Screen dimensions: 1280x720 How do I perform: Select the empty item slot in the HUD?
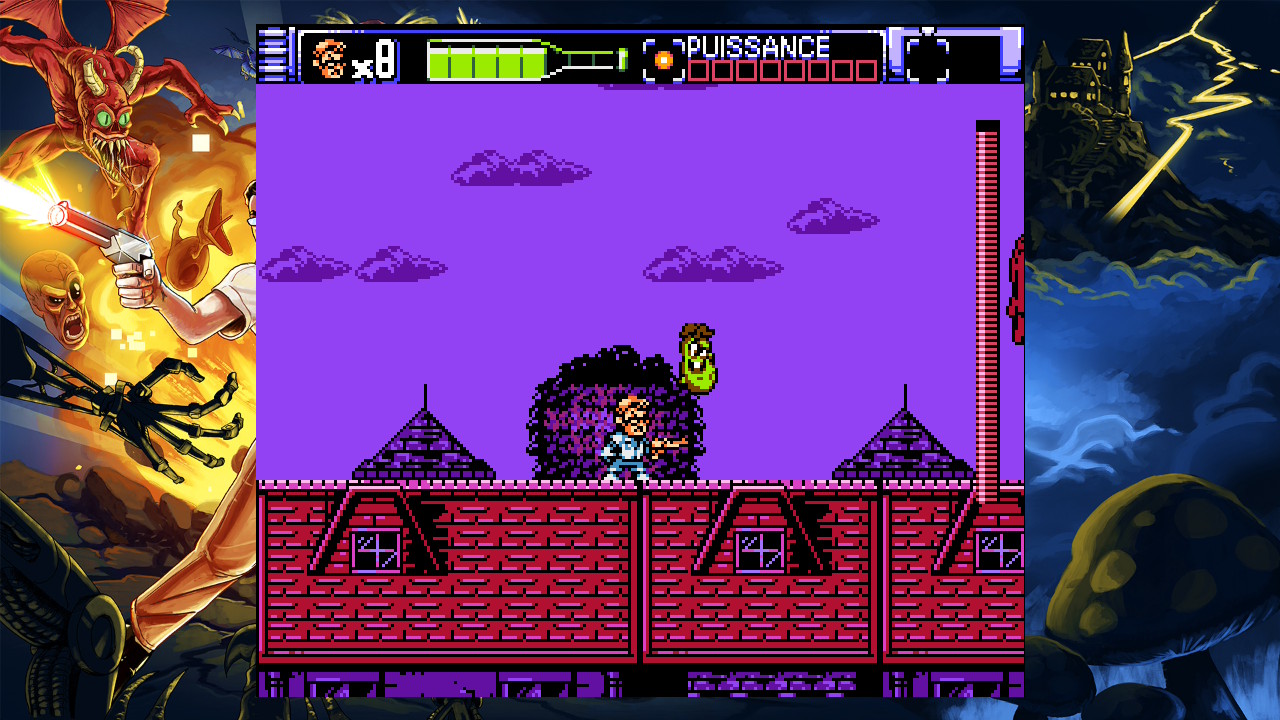pos(927,58)
